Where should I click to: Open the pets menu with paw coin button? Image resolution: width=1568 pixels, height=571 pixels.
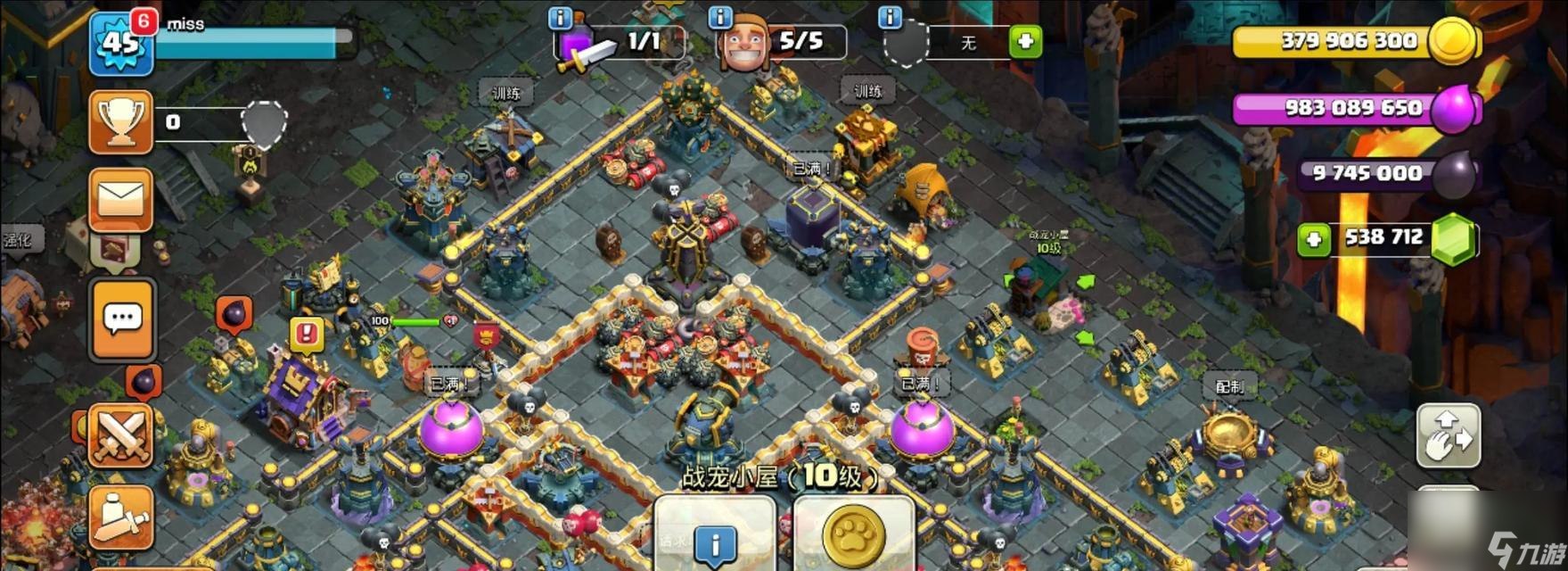click(x=854, y=537)
